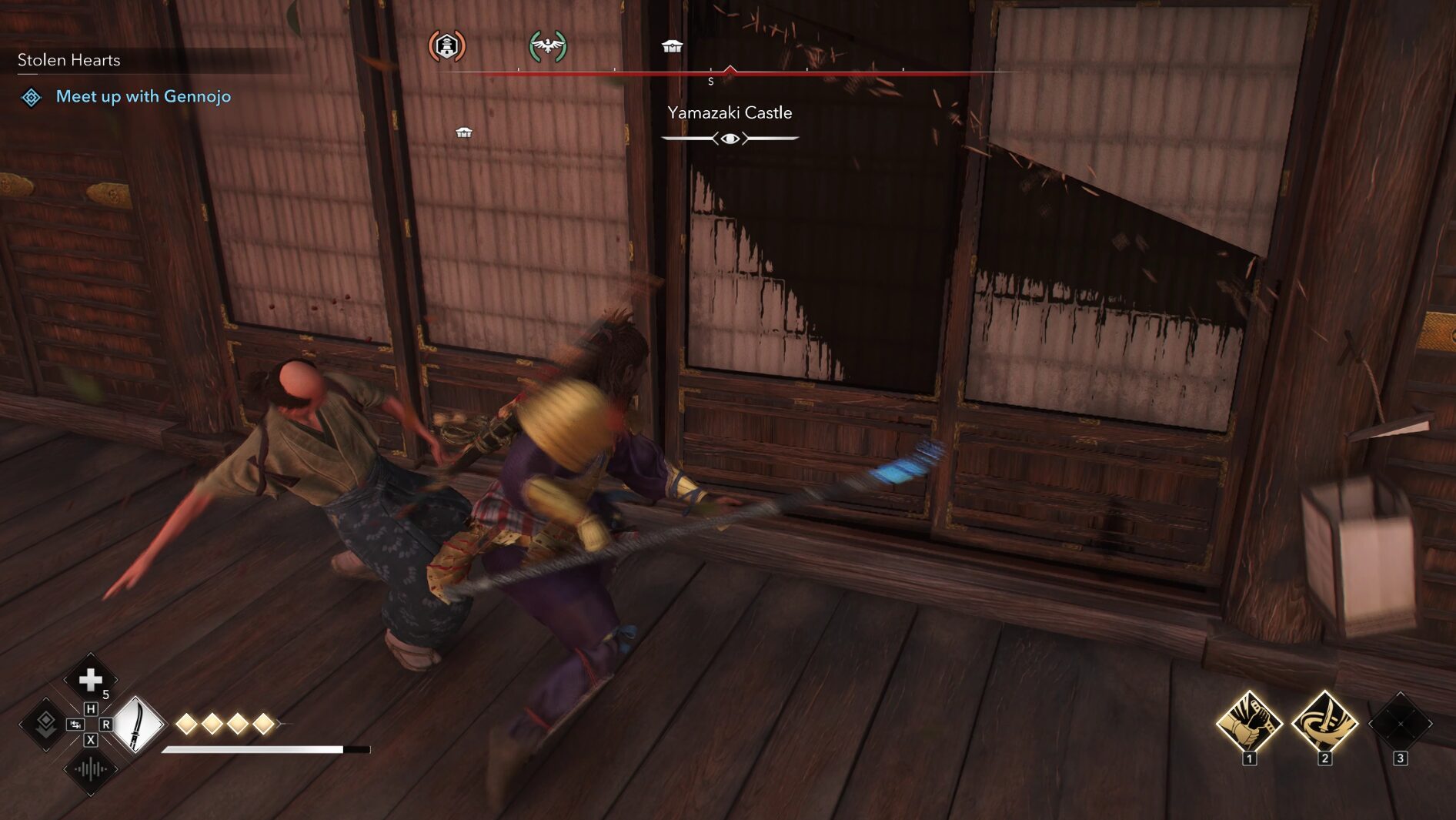Activate the sword-grip ability in slot 1
Screen dimensions: 1456x820
[x=1248, y=723]
